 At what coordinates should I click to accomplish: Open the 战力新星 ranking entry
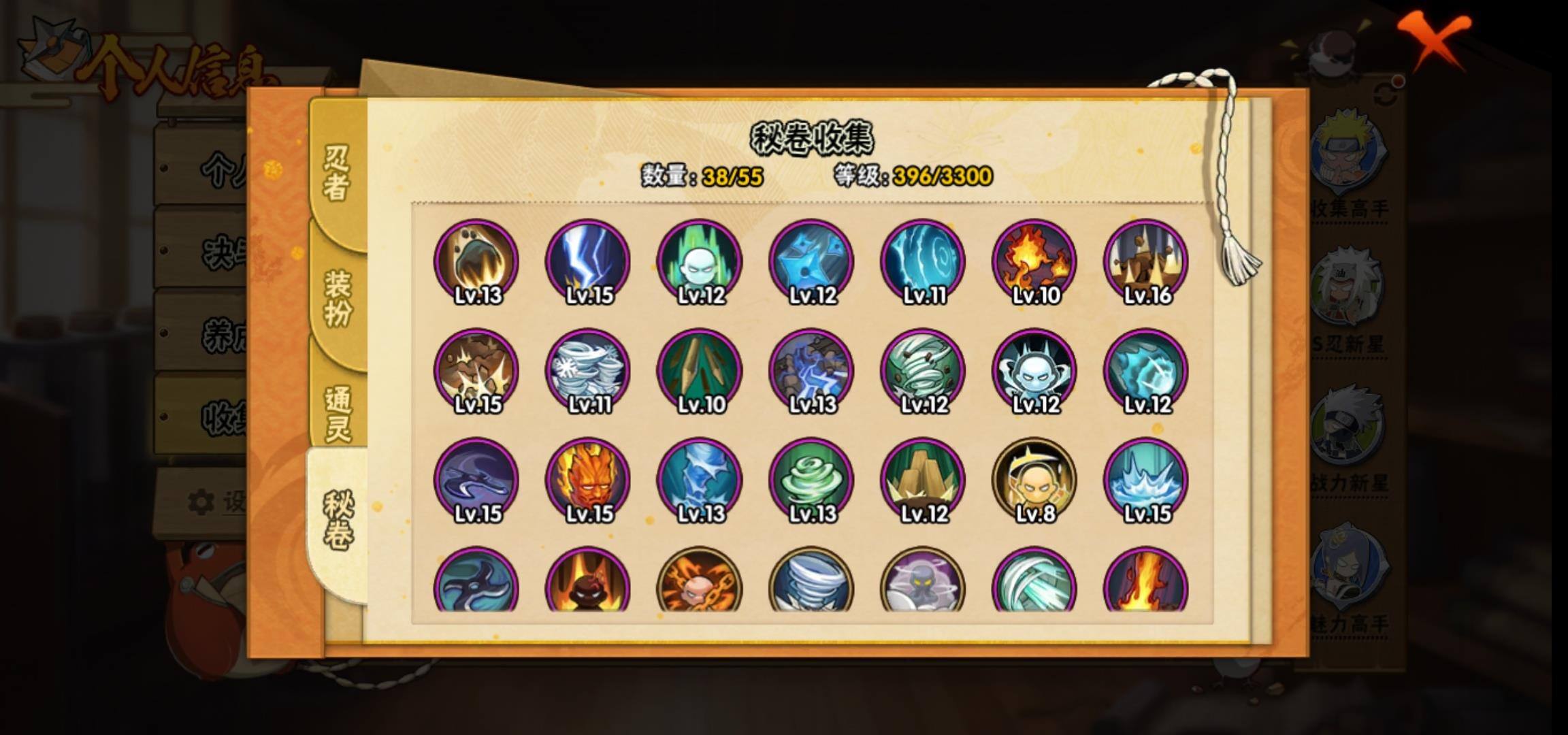(1347, 439)
